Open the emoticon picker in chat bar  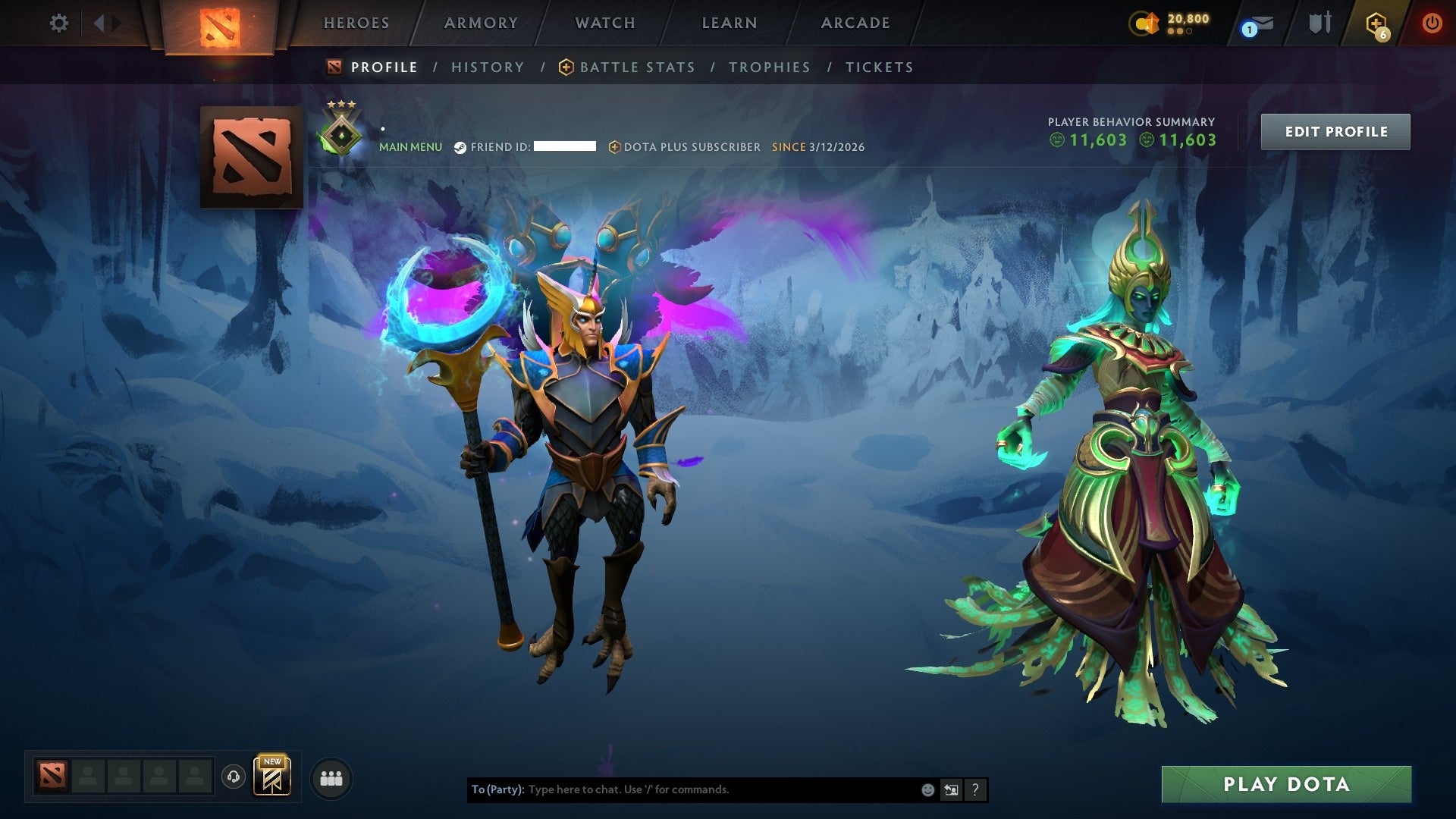tap(927, 789)
